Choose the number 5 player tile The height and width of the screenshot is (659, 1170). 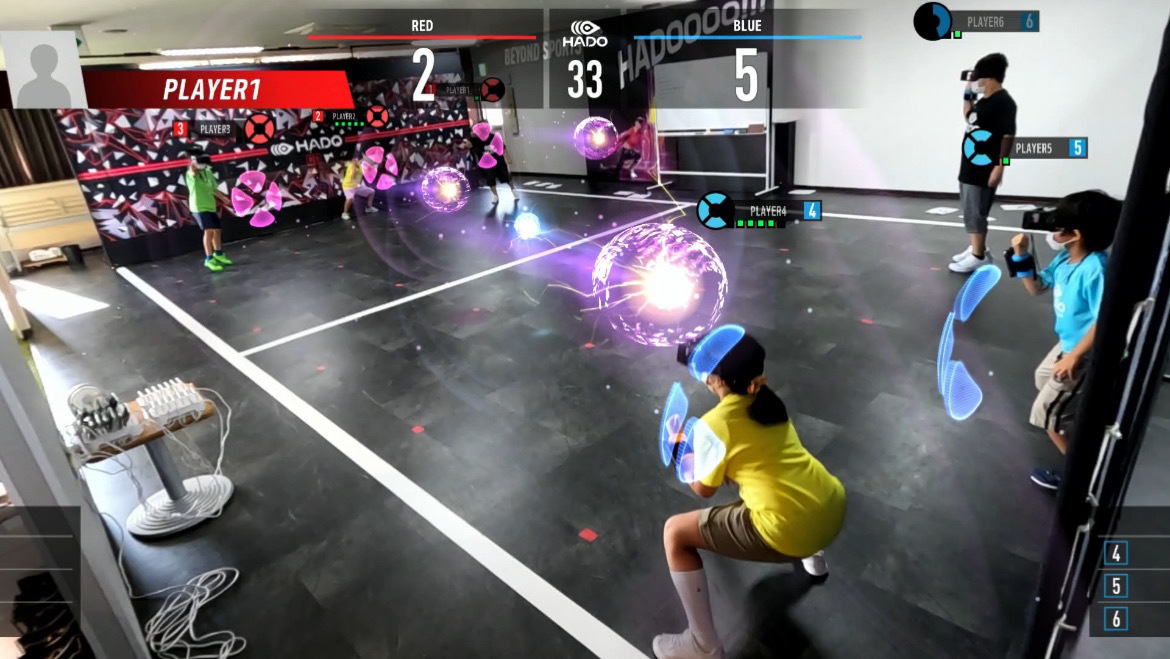[x=1116, y=586]
